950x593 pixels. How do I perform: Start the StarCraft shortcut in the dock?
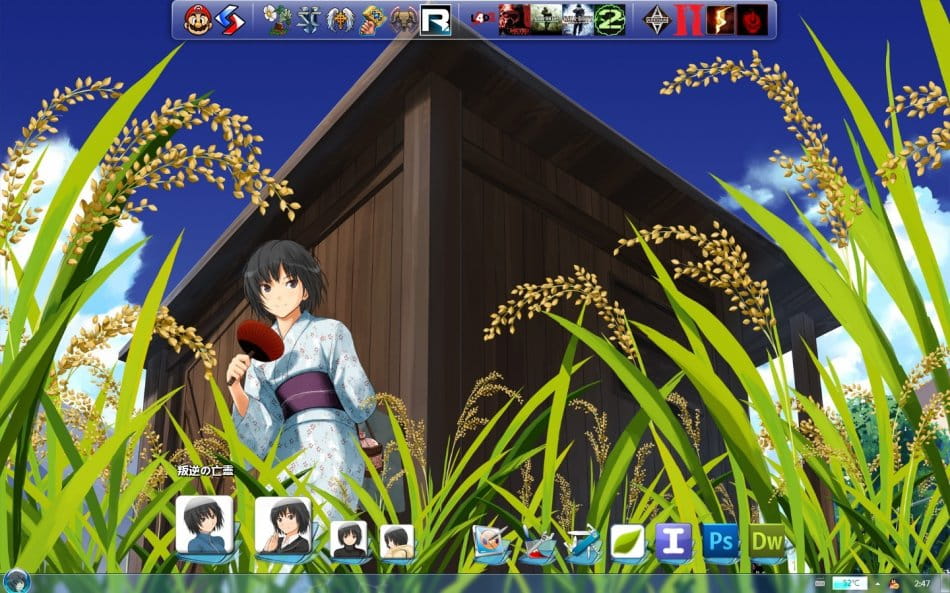pyautogui.click(x=309, y=19)
